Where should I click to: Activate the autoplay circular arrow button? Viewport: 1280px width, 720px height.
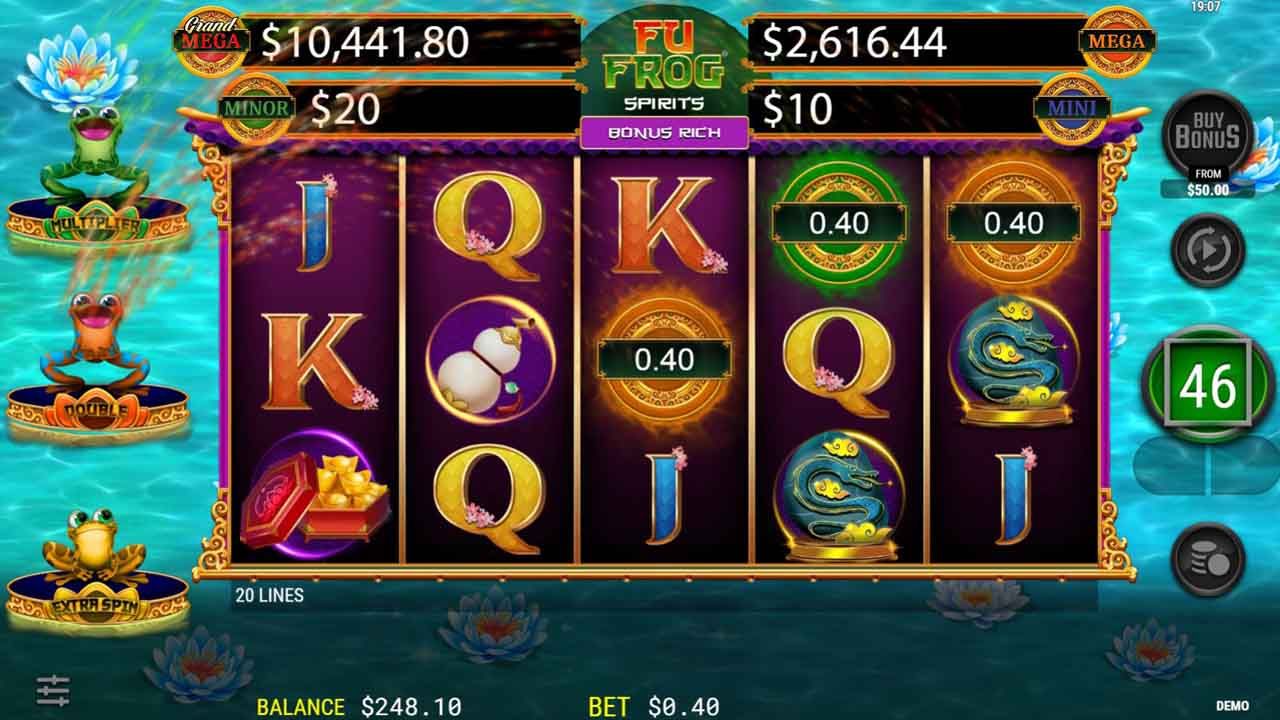(1208, 250)
